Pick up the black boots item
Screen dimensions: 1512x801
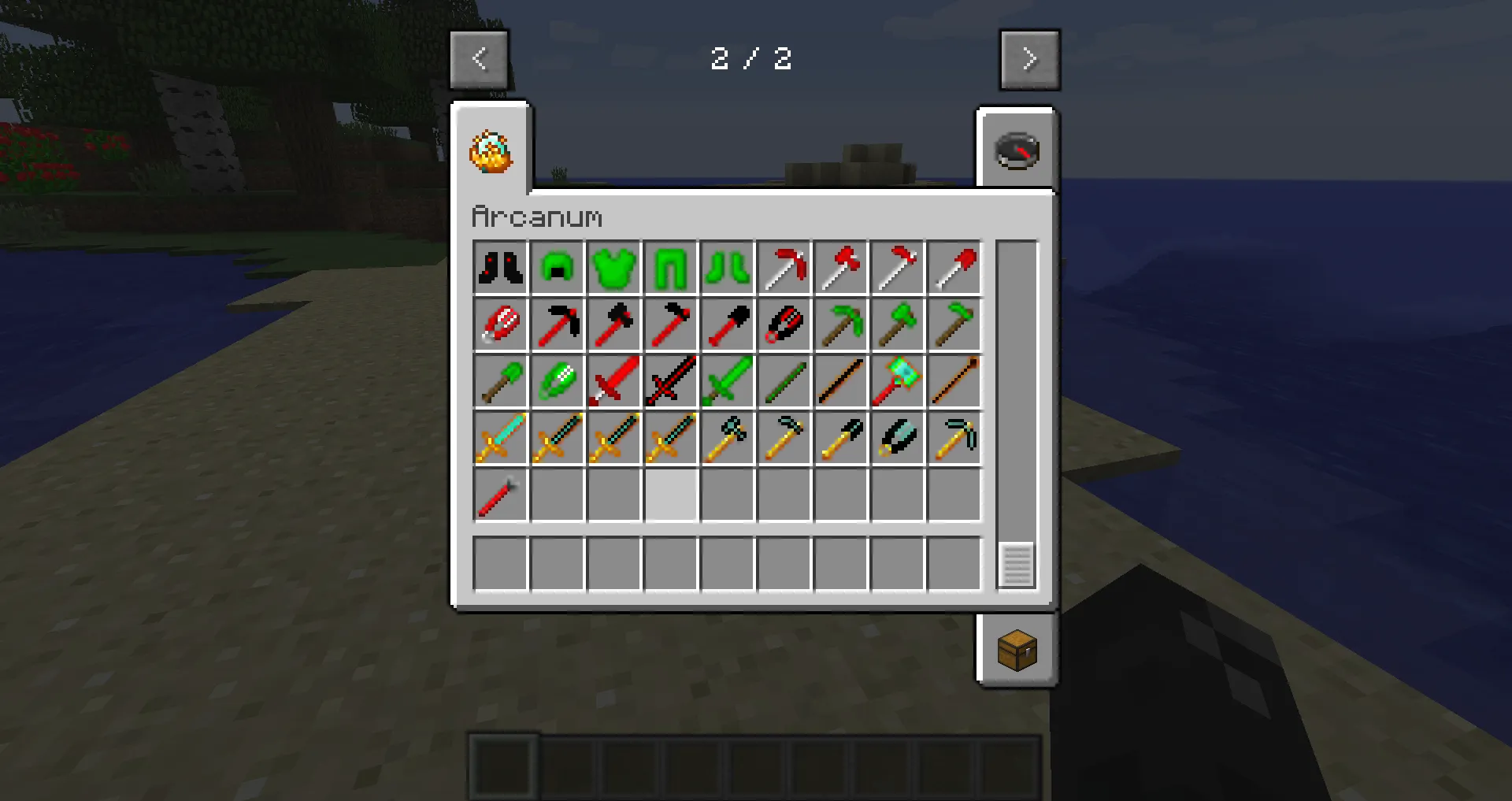click(x=500, y=268)
